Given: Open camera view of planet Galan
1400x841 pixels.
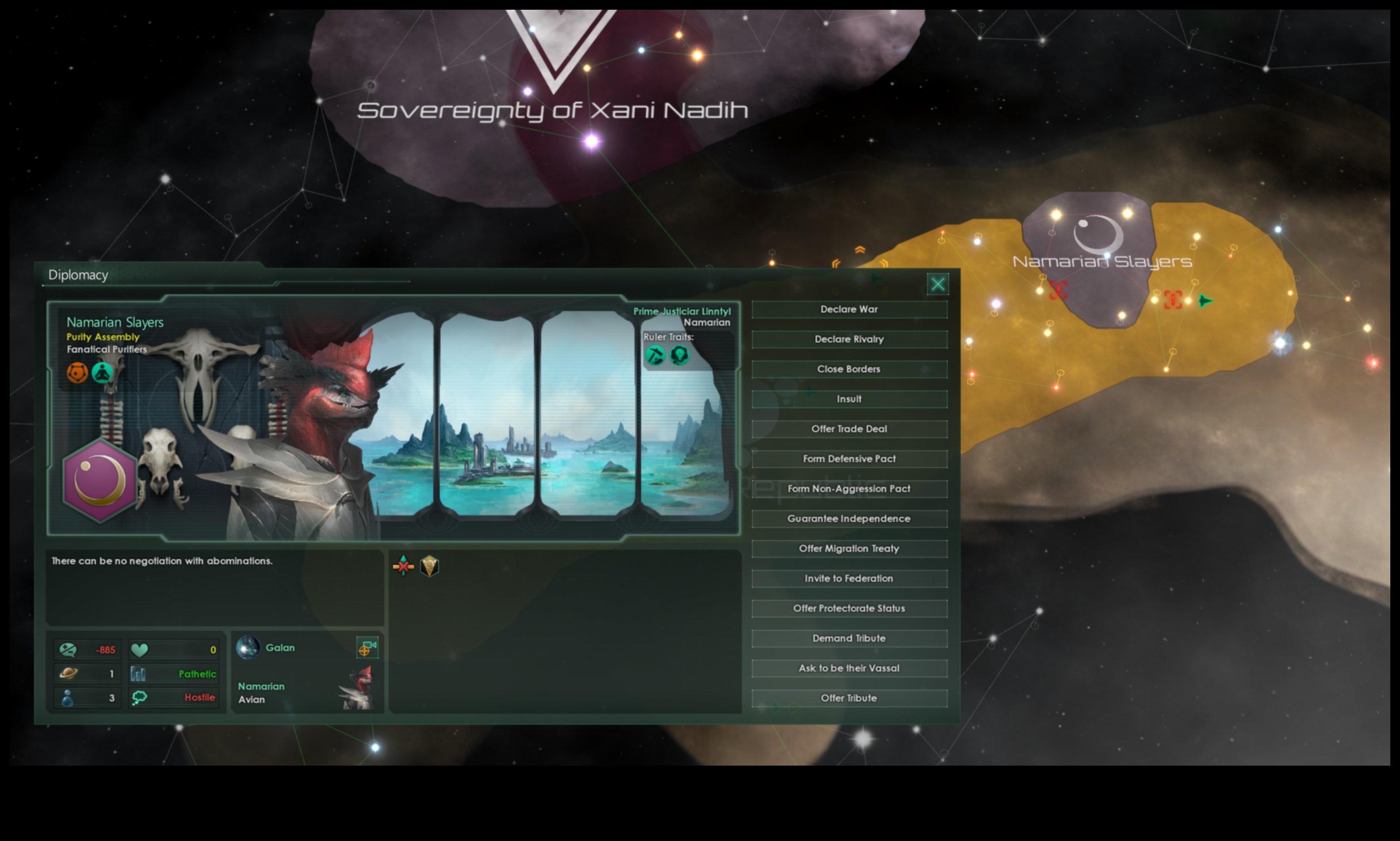Looking at the screenshot, I should point(368,648).
